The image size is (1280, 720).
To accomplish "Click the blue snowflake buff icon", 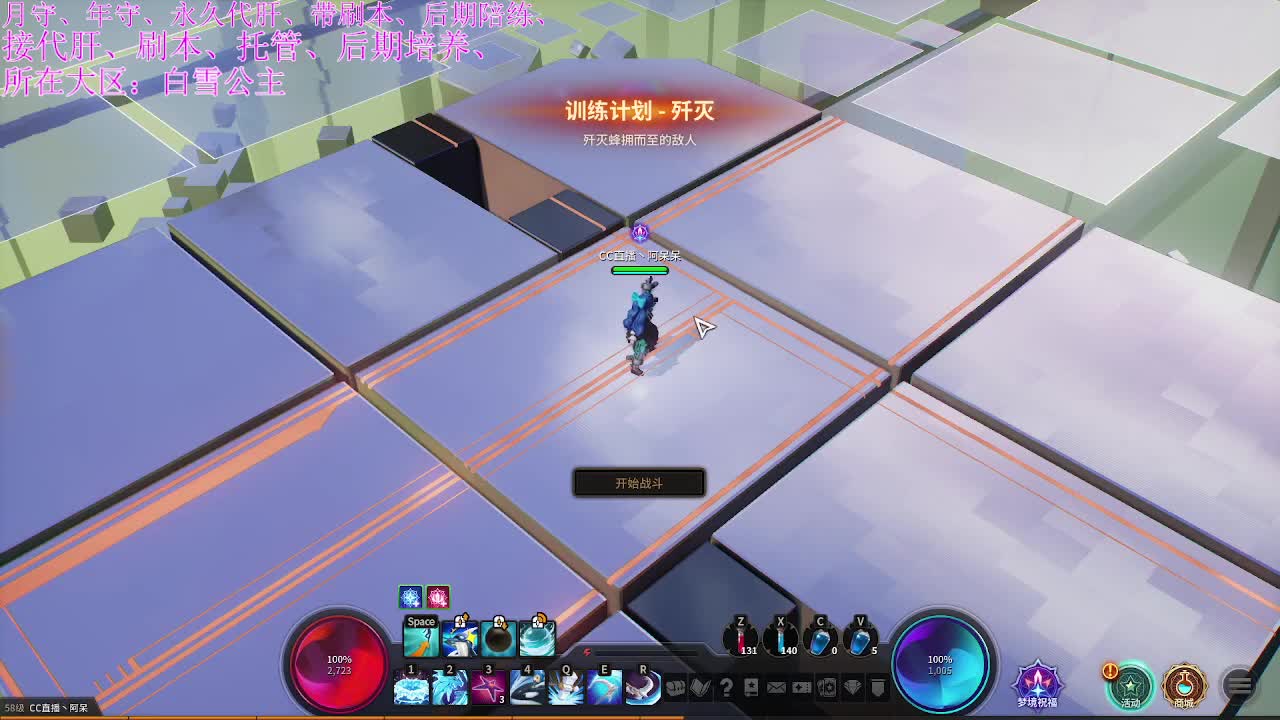I will pos(409,598).
